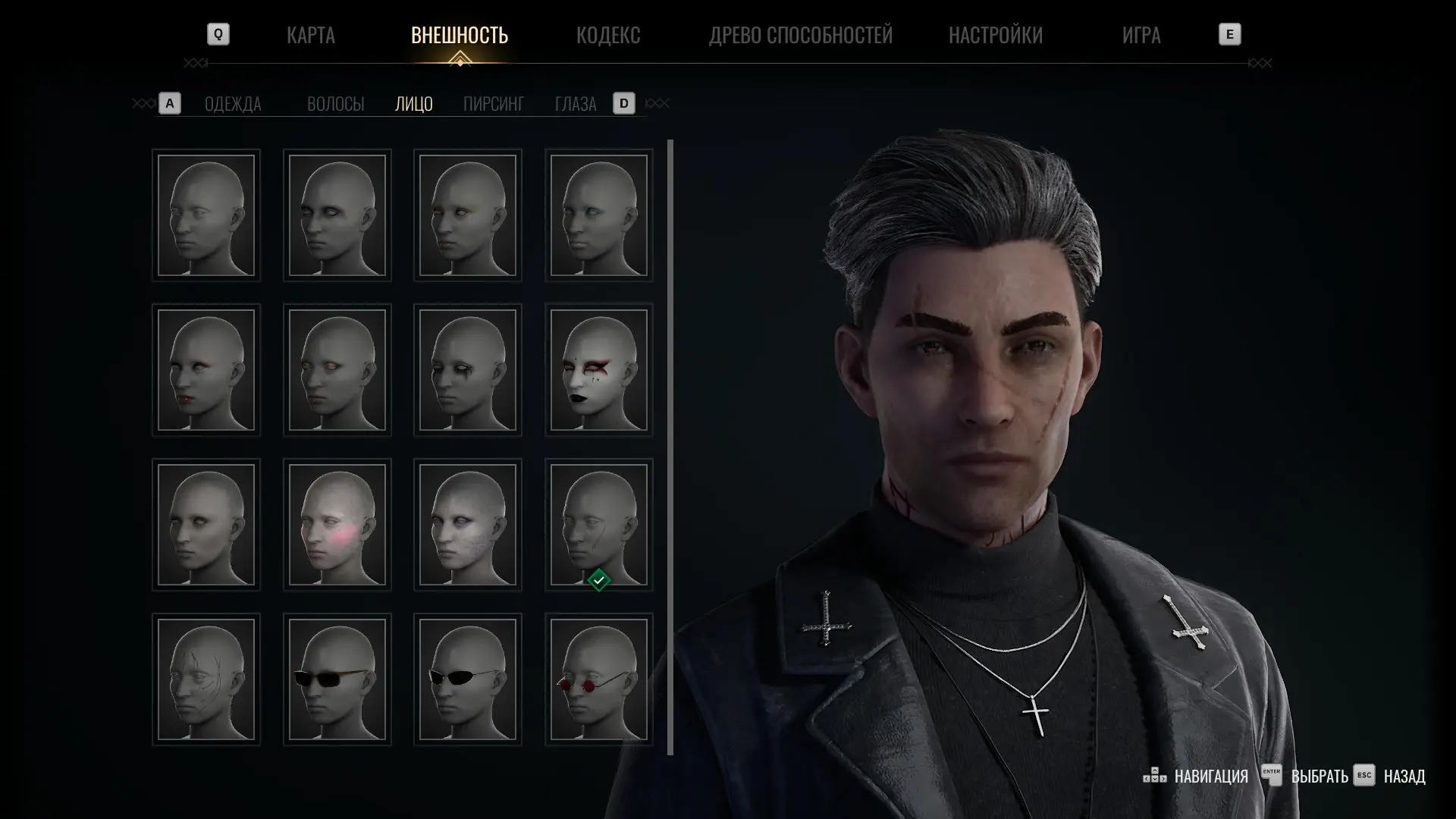The height and width of the screenshot is (819, 1456).
Task: Open the Волосы category
Action: [335, 104]
